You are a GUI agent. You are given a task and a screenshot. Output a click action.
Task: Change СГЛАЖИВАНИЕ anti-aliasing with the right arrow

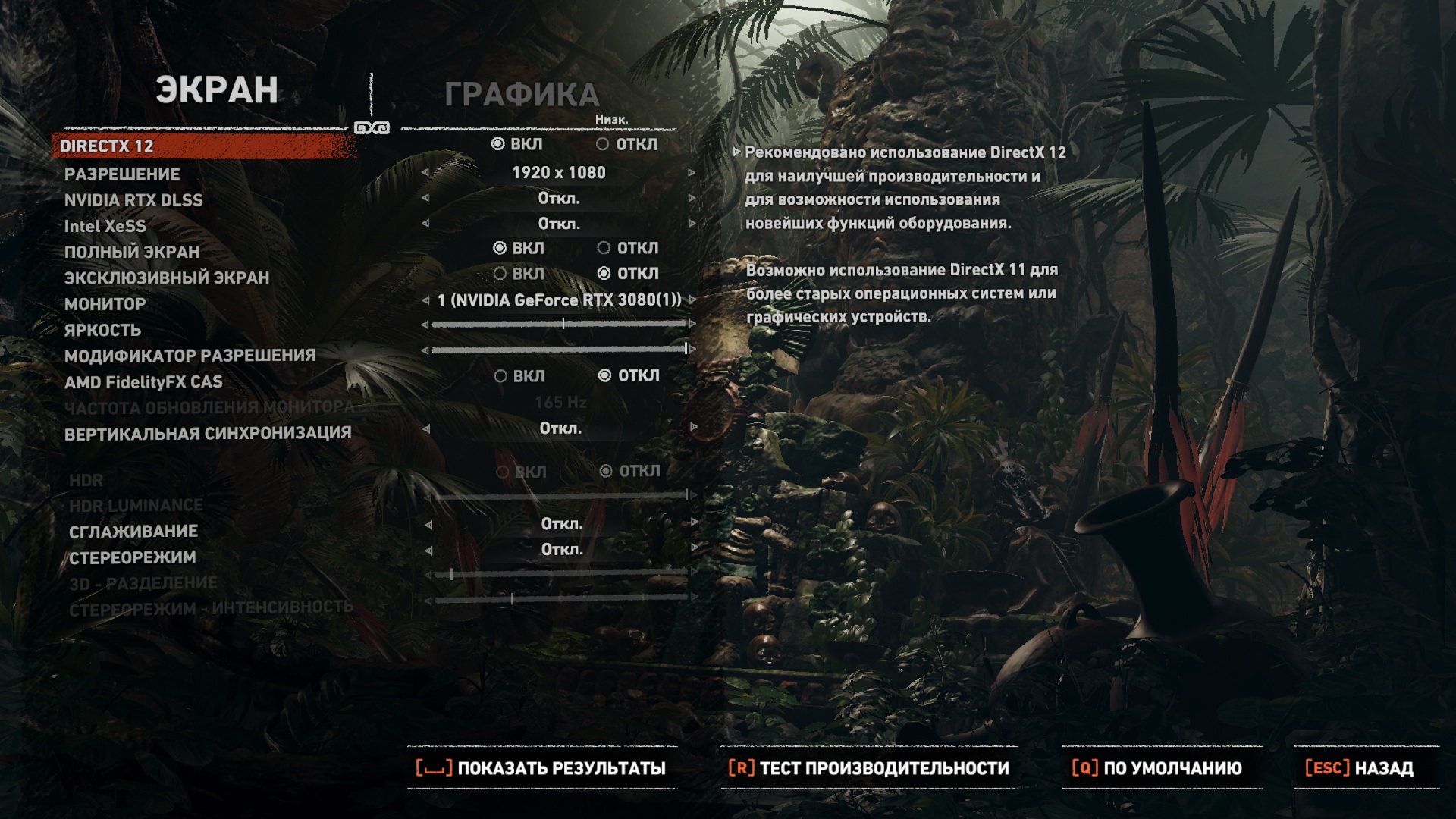pyautogui.click(x=694, y=524)
